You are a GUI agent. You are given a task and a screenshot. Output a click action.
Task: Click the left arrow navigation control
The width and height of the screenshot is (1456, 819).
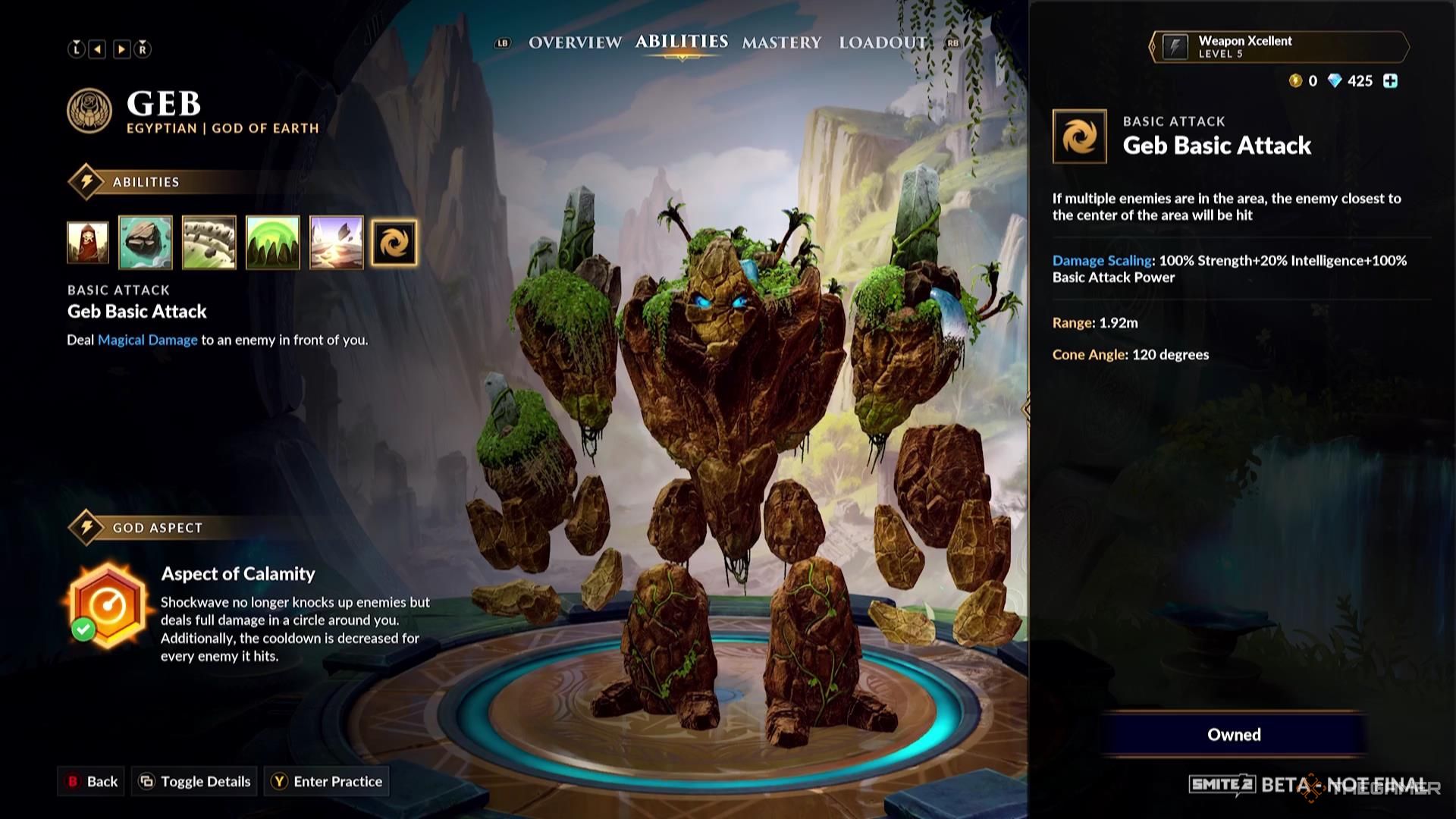click(x=96, y=48)
